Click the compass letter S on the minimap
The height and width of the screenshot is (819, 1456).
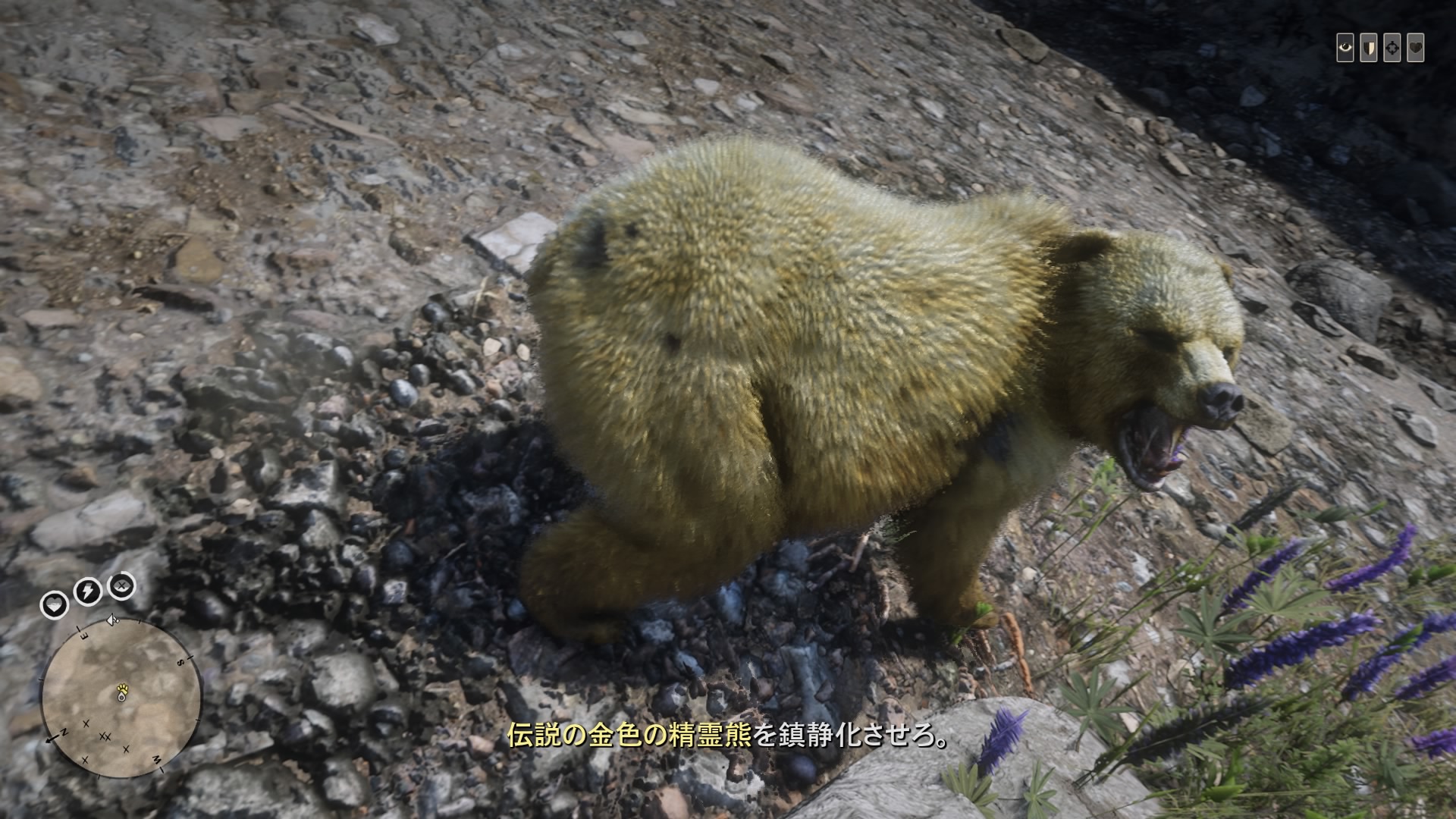coord(180,662)
